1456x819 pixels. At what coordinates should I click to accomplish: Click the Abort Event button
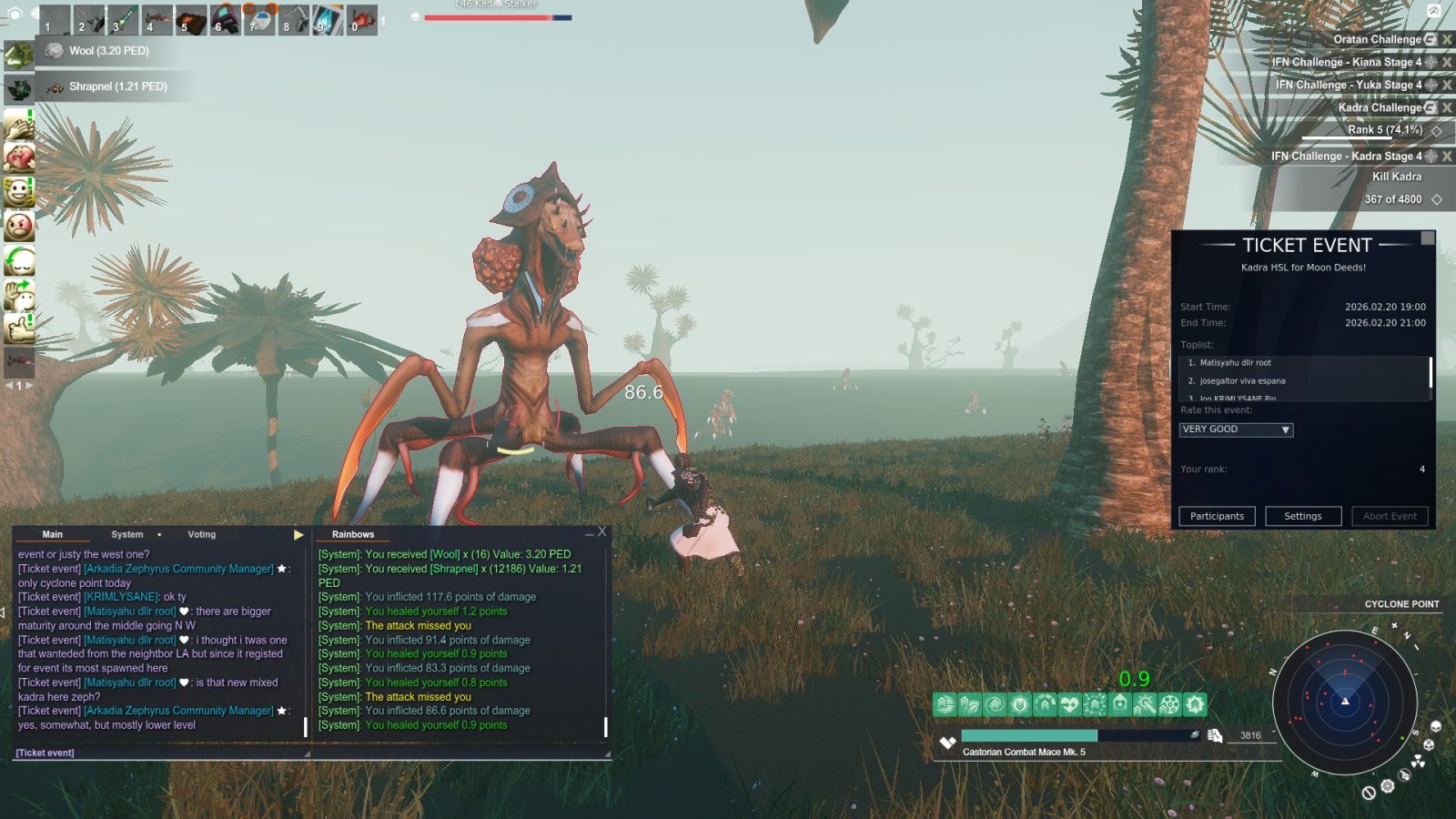tap(1390, 516)
